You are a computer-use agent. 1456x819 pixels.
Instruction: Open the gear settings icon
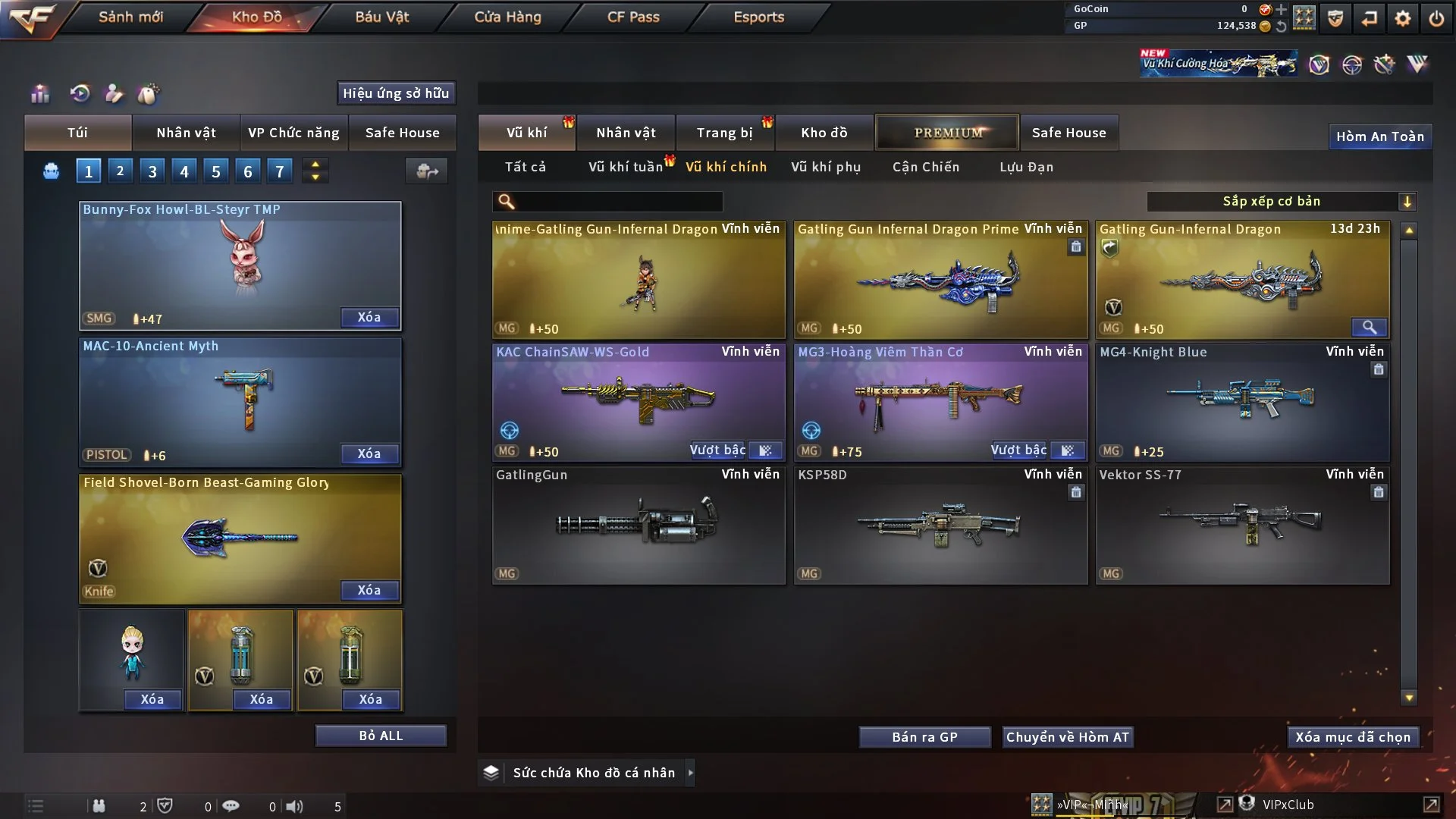tap(1403, 18)
